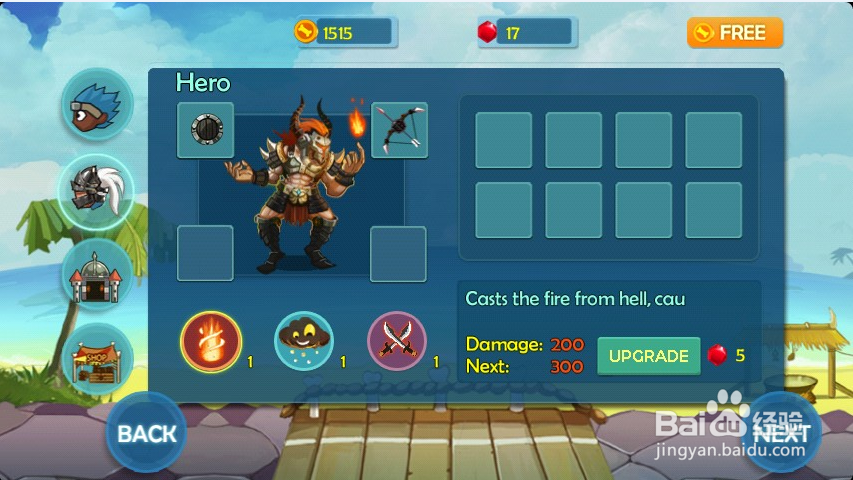This screenshot has height=480, width=853.
Task: Open the Shop stall tab
Action: [x=97, y=357]
